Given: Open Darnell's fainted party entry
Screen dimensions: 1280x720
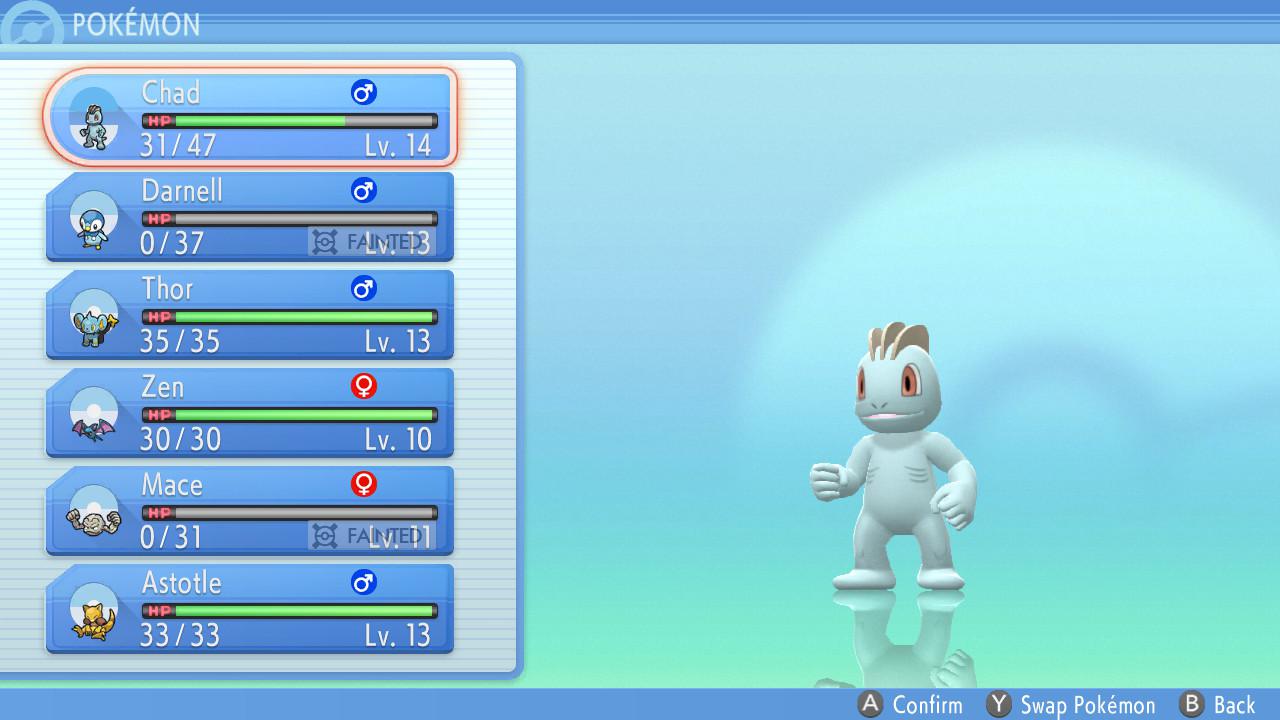Looking at the screenshot, I should click(x=250, y=215).
